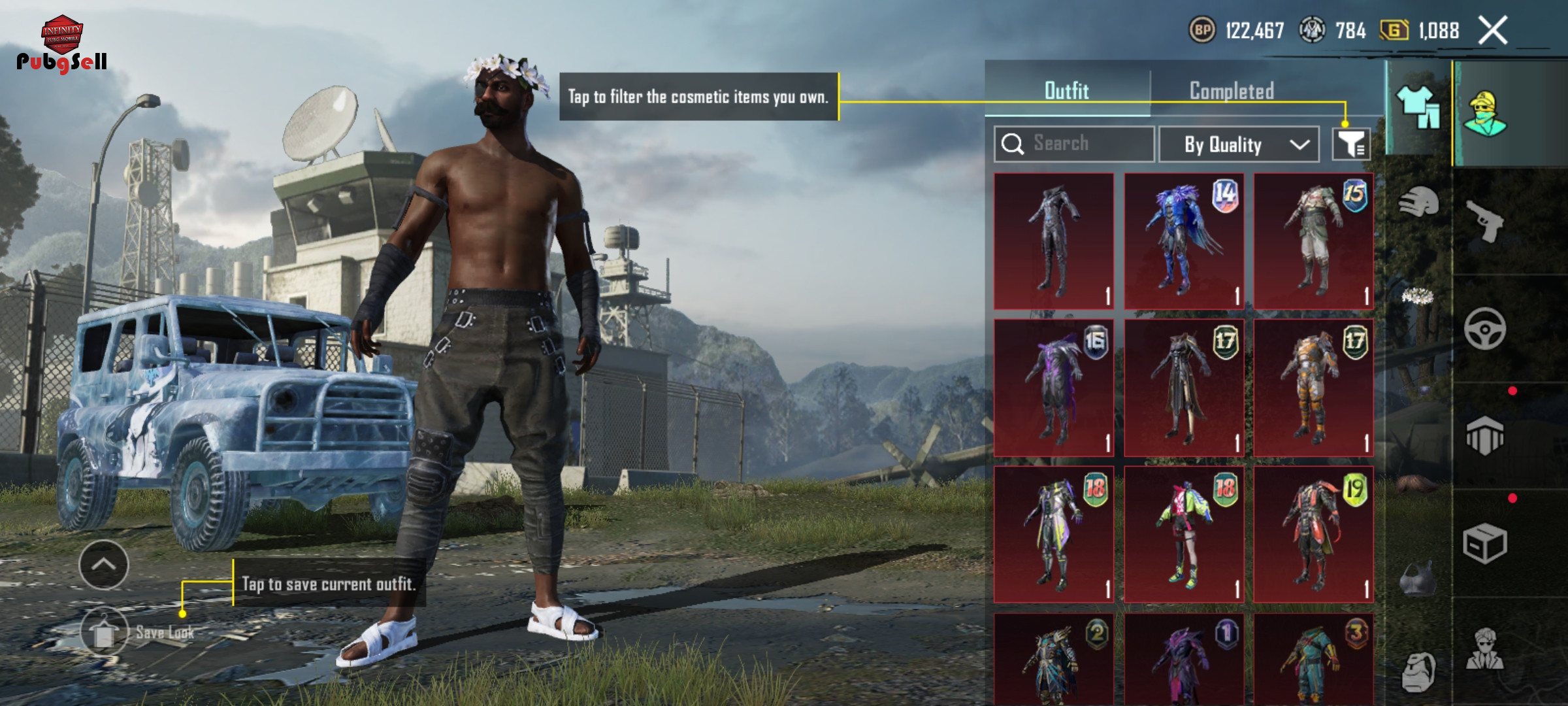Expand the up-arrow circle button
Screen dimensions: 1568x706
(104, 565)
